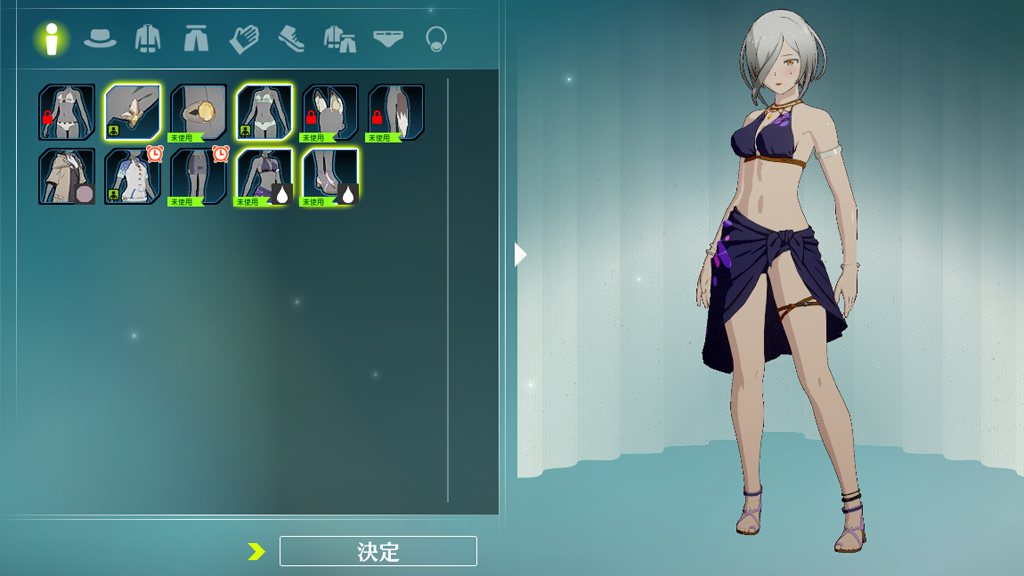
Task: Pick the gold ring accessory item
Action: 198,112
